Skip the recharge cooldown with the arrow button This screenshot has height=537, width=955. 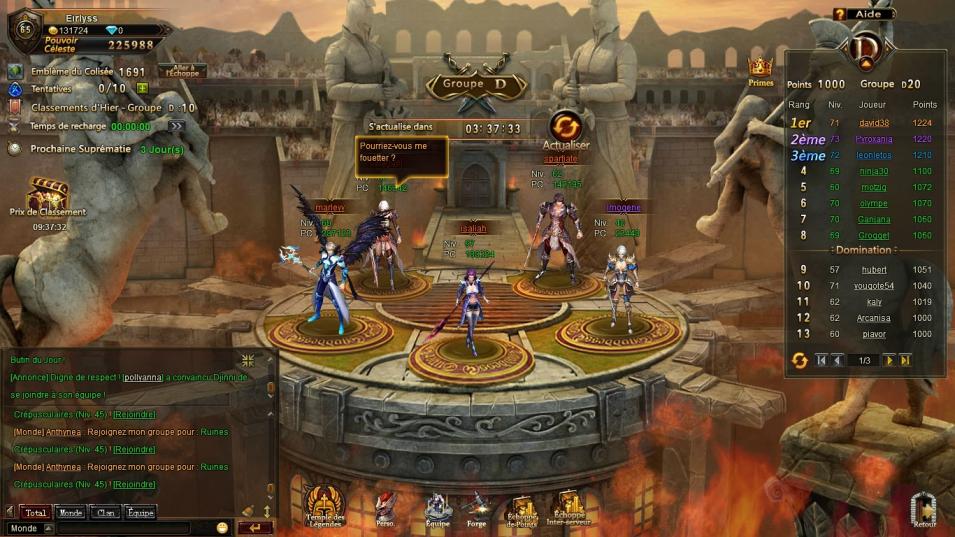pos(176,126)
